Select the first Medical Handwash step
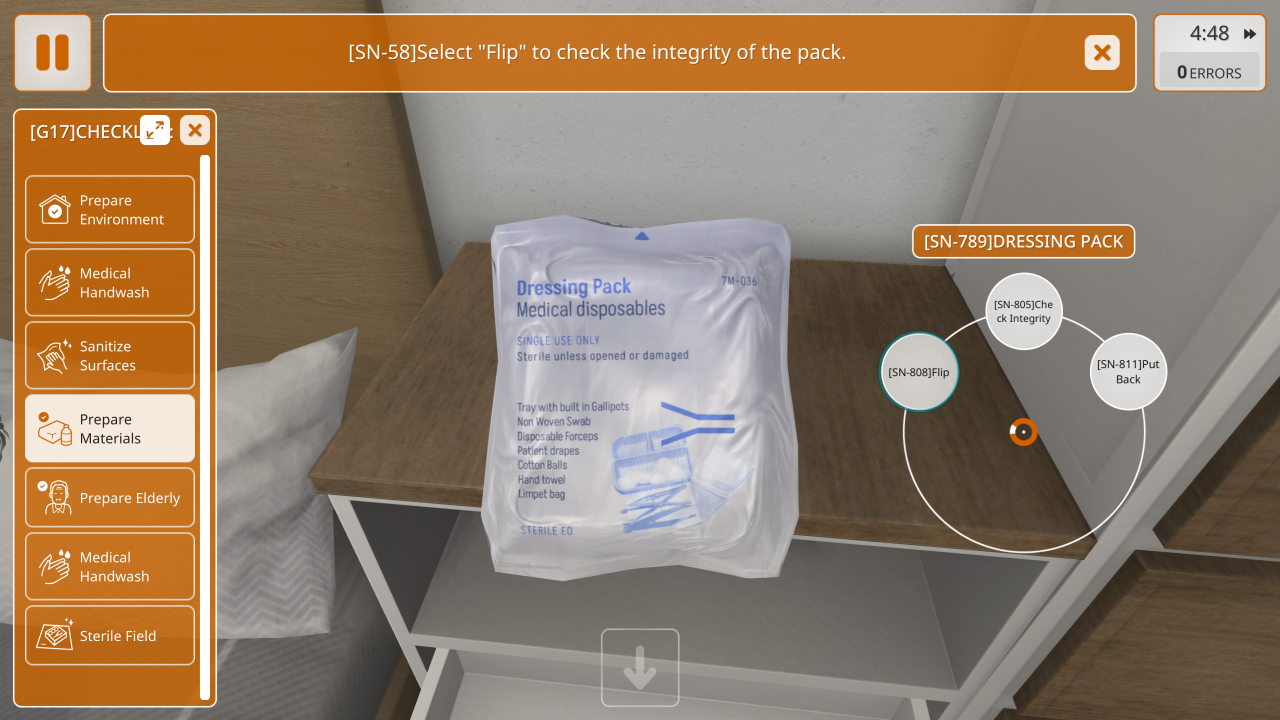Viewport: 1280px width, 720px height. click(110, 283)
